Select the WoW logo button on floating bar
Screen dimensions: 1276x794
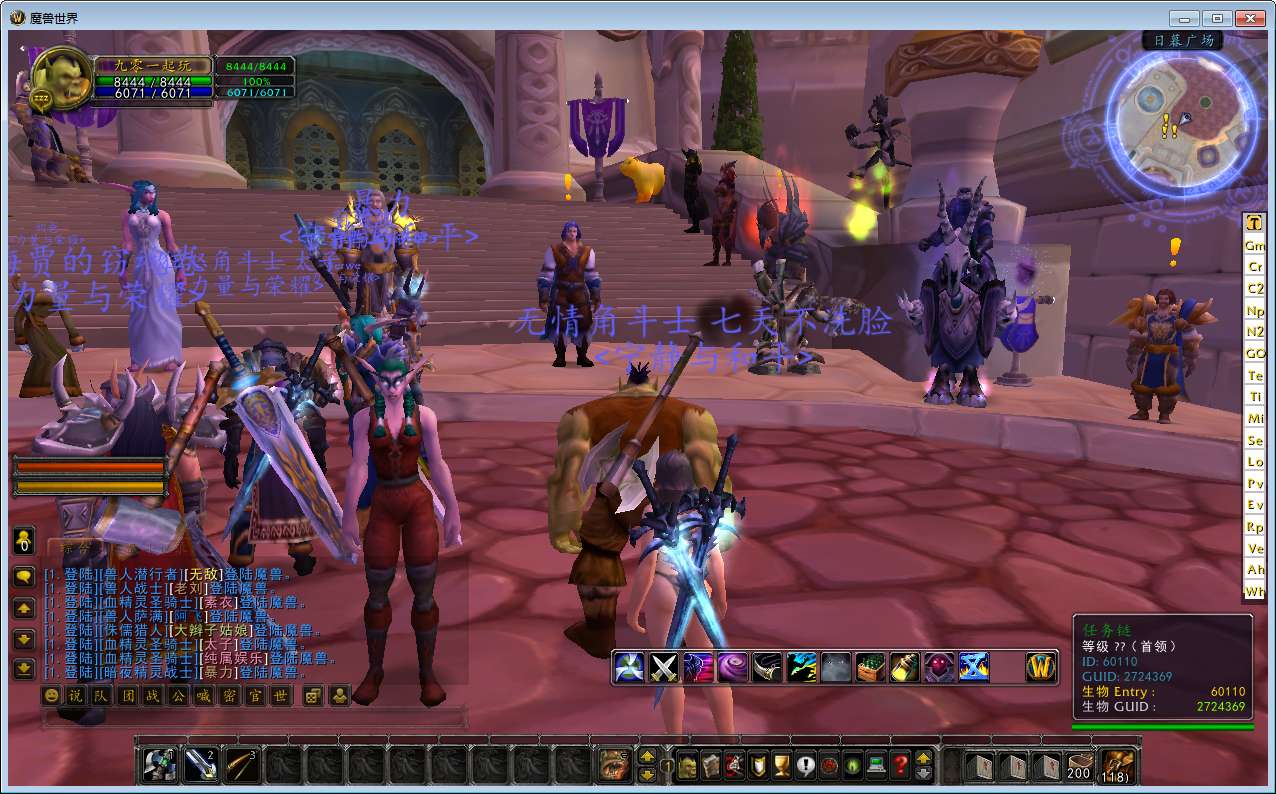tap(1041, 667)
